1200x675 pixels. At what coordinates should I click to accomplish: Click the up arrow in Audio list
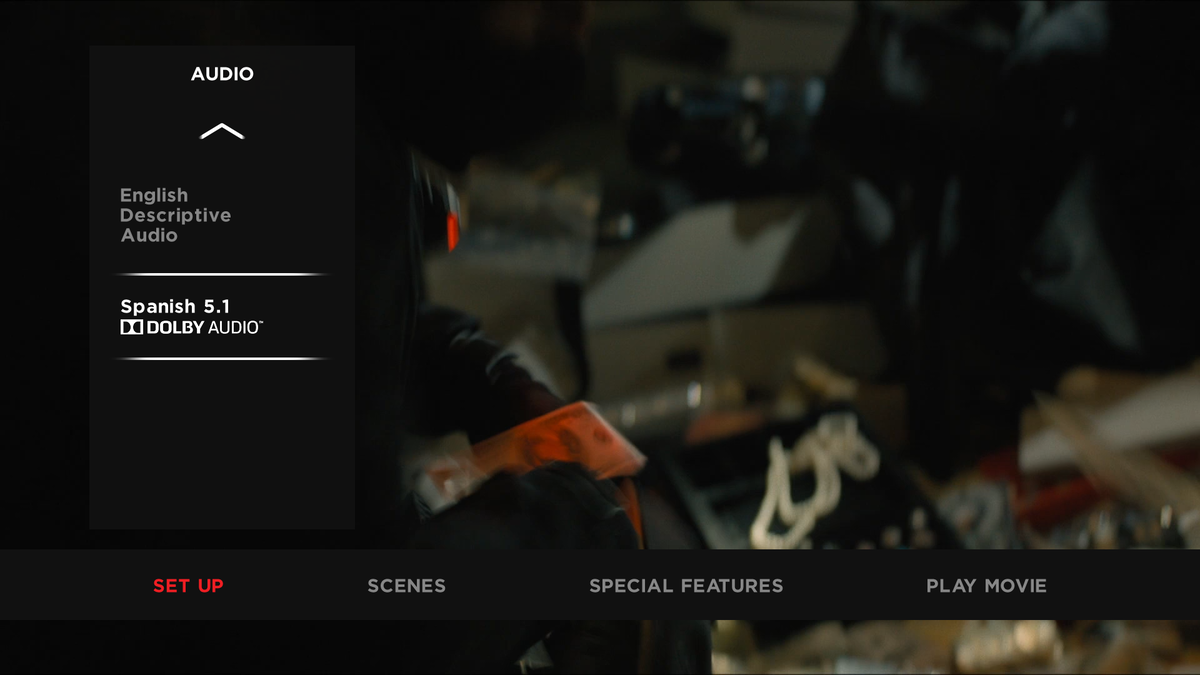point(222,131)
